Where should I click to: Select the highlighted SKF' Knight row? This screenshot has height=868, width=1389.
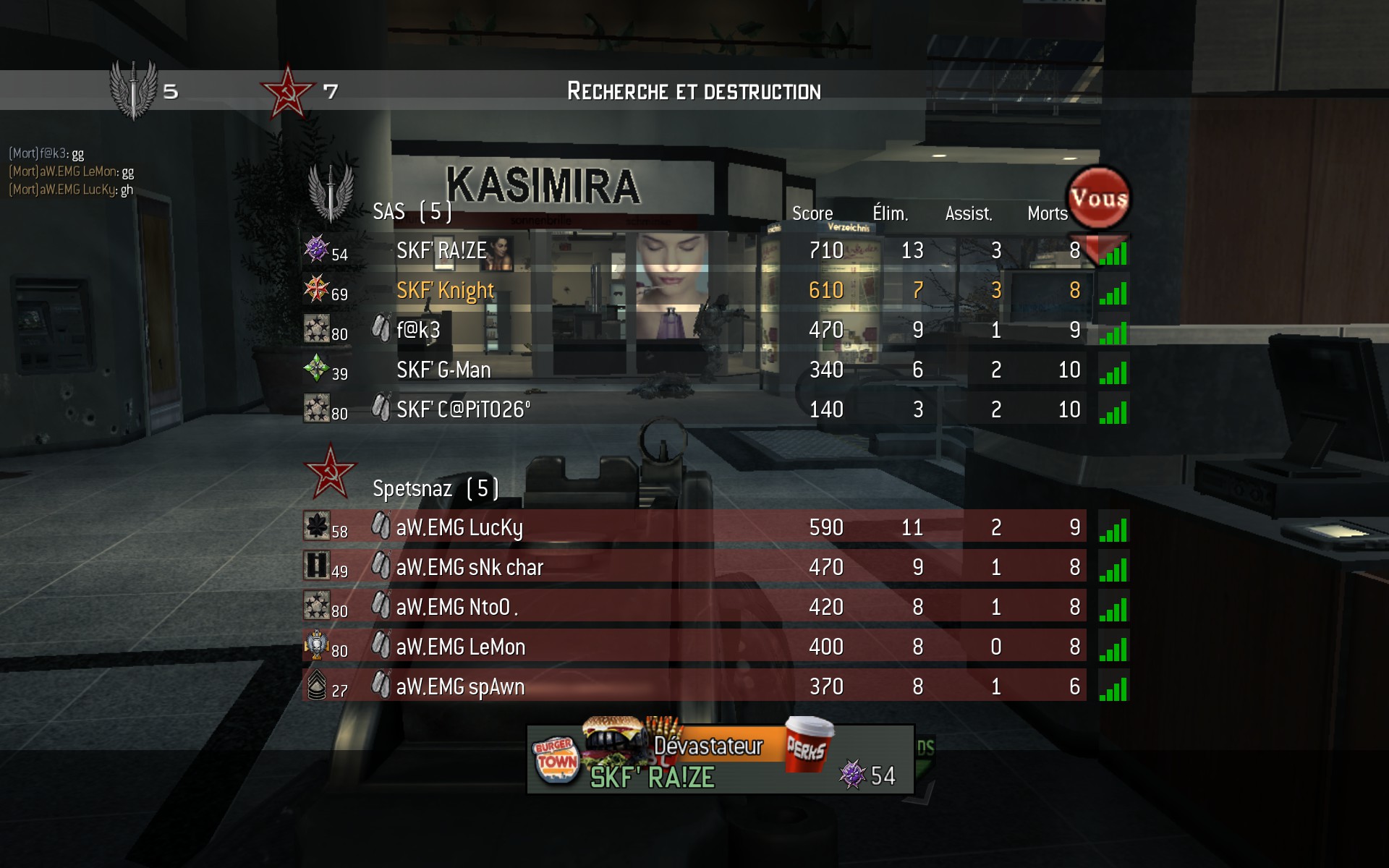point(445,291)
